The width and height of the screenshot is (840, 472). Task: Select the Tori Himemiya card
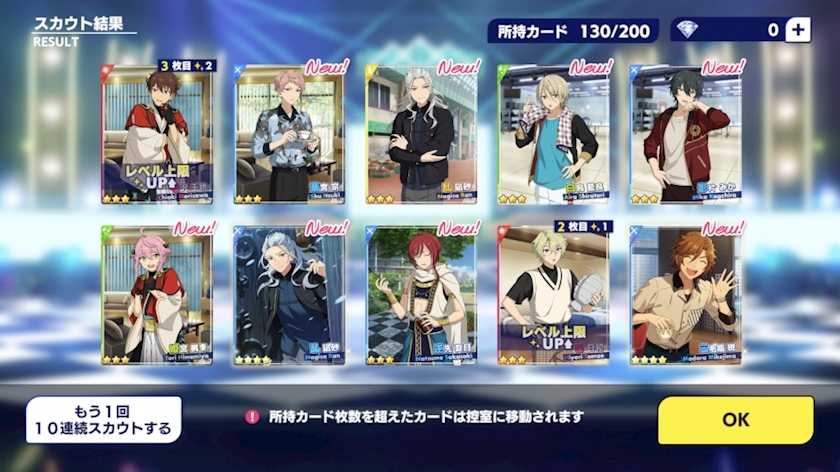click(x=156, y=294)
